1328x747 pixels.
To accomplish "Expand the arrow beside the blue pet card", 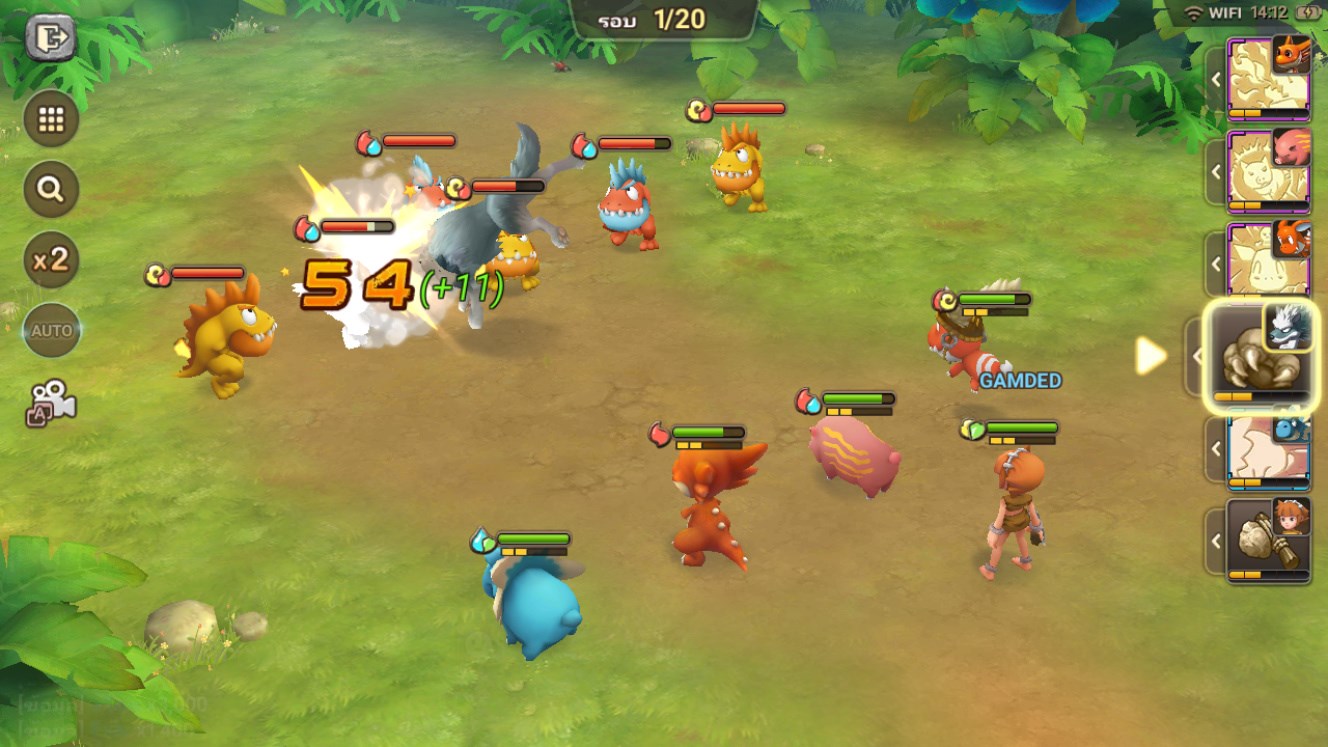I will [x=1216, y=449].
